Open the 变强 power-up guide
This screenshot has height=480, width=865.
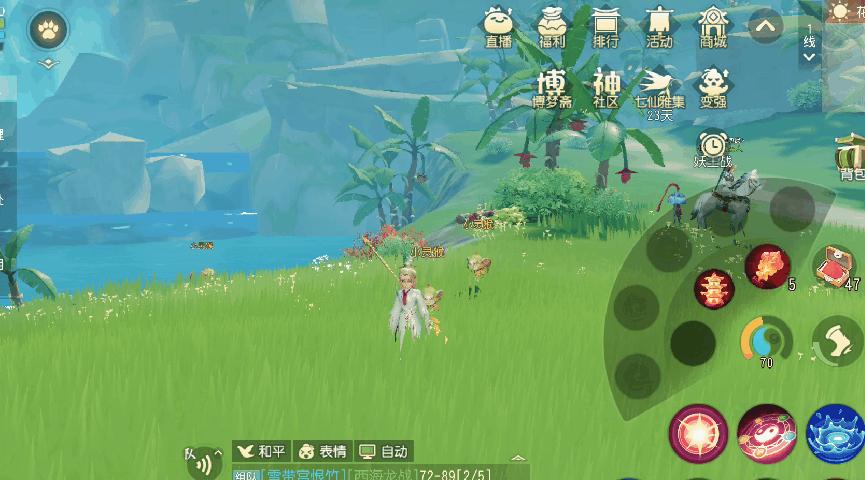click(713, 86)
